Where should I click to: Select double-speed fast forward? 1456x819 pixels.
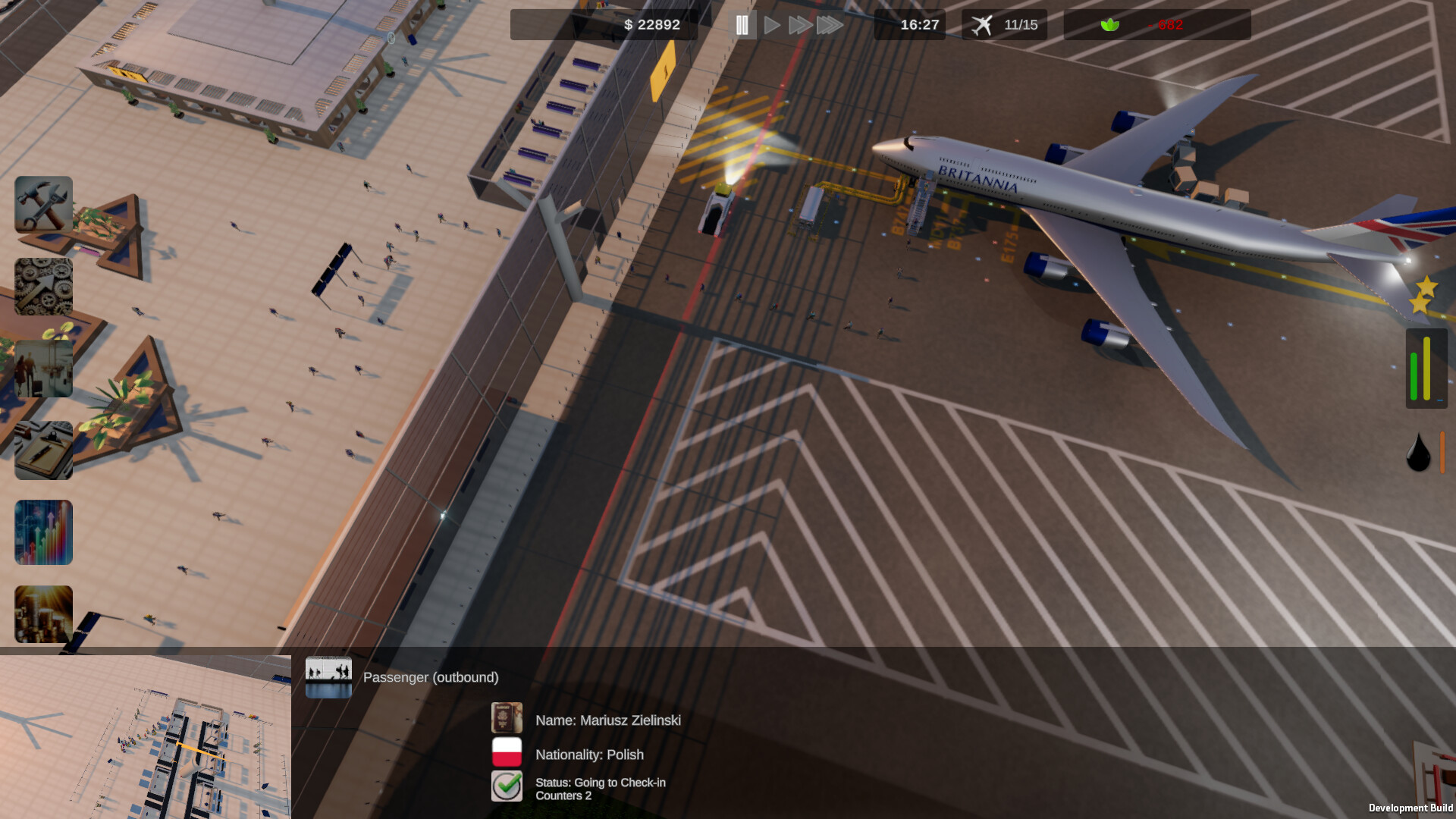[x=800, y=24]
